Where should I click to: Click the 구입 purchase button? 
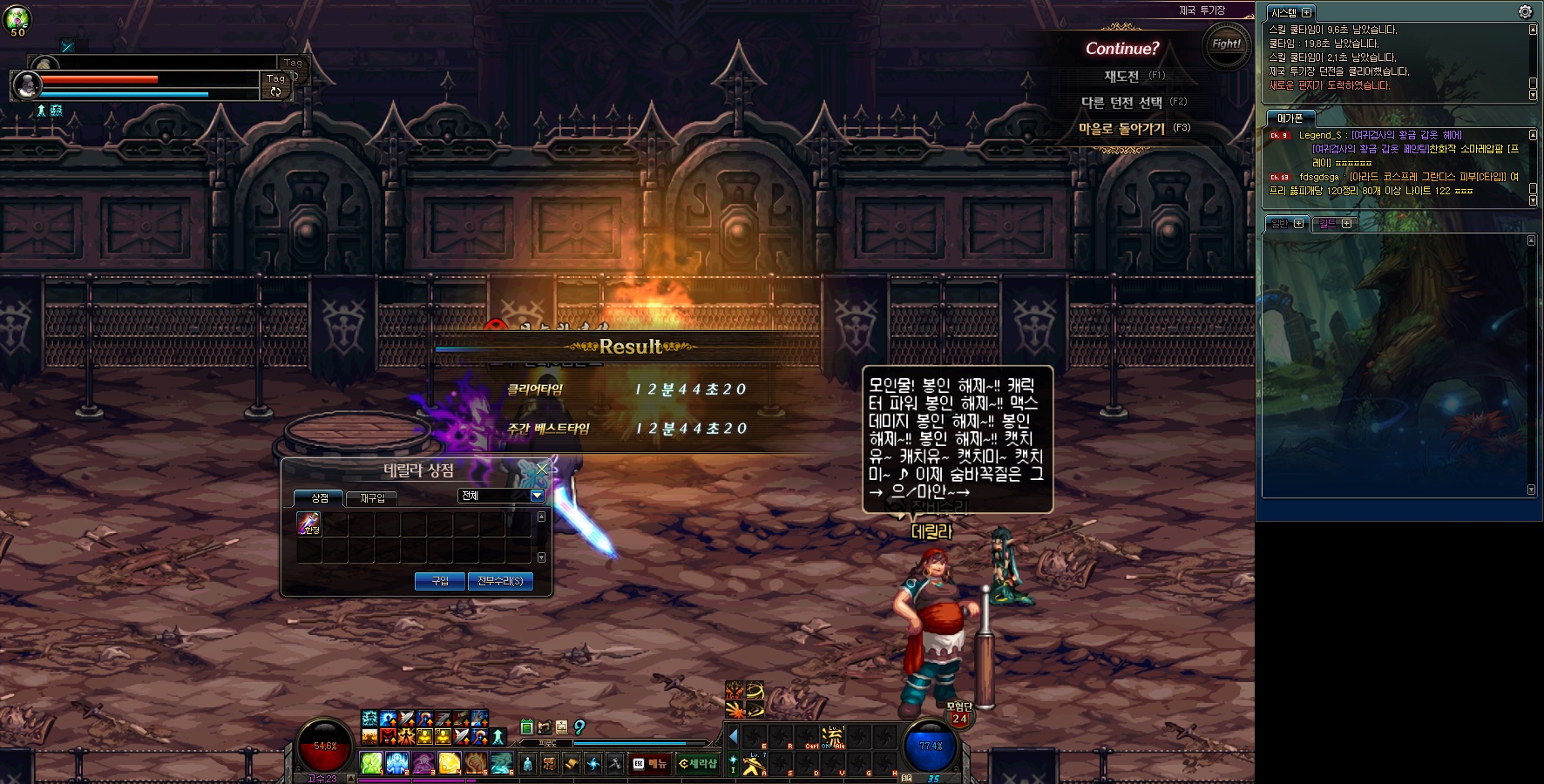[x=440, y=581]
